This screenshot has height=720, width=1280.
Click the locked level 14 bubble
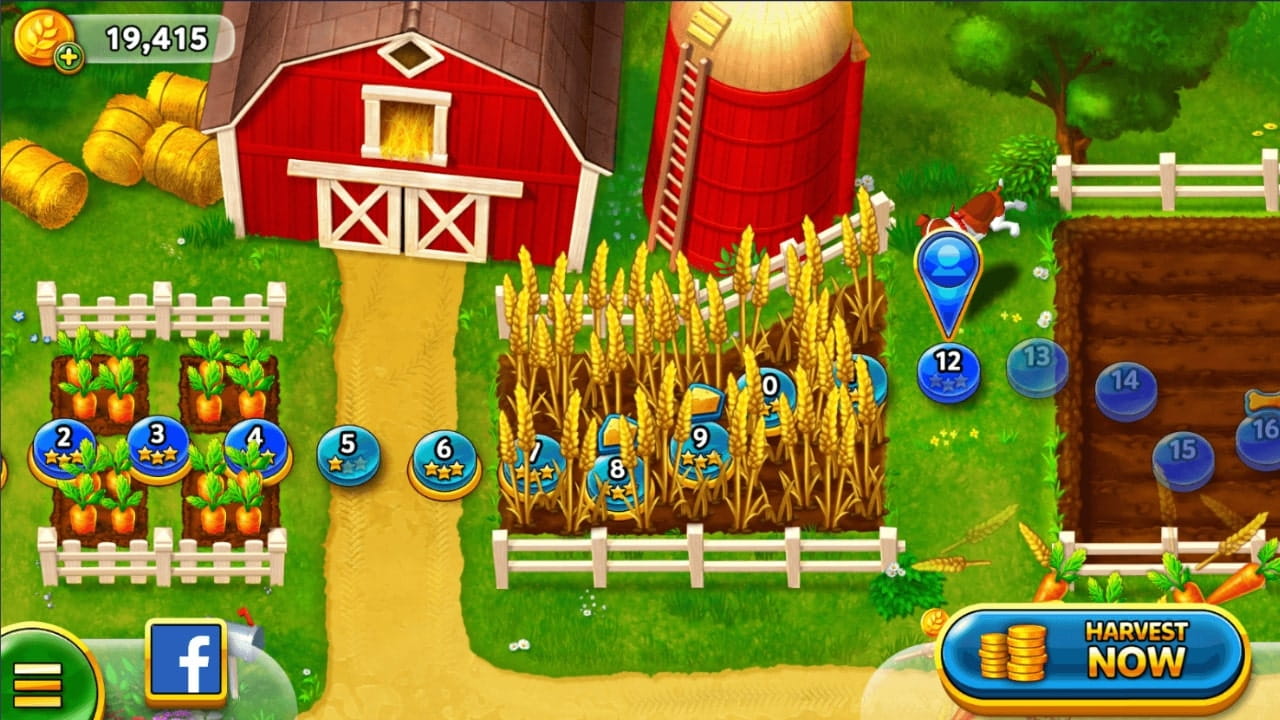(x=1127, y=390)
